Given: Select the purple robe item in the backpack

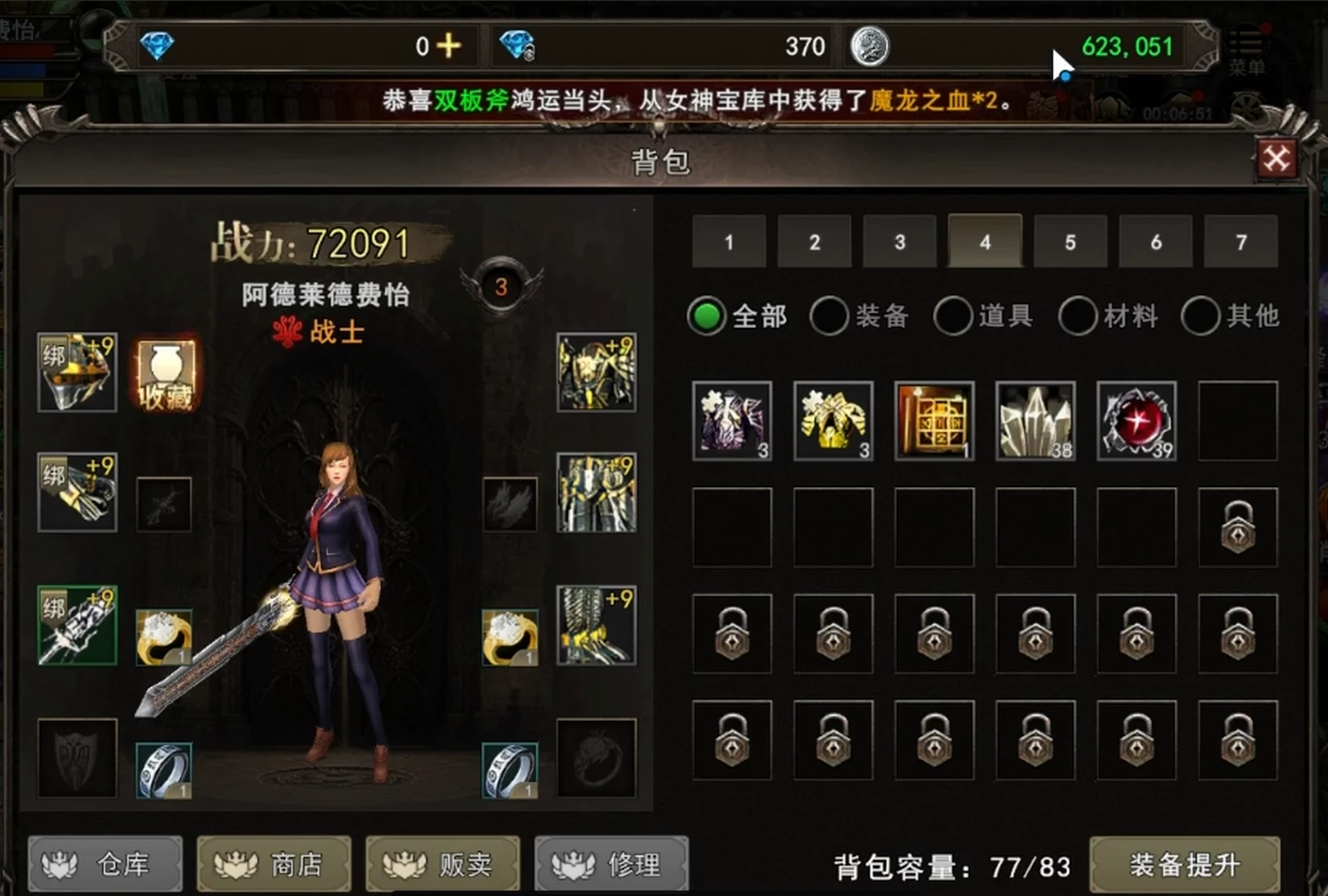Looking at the screenshot, I should pos(732,422).
